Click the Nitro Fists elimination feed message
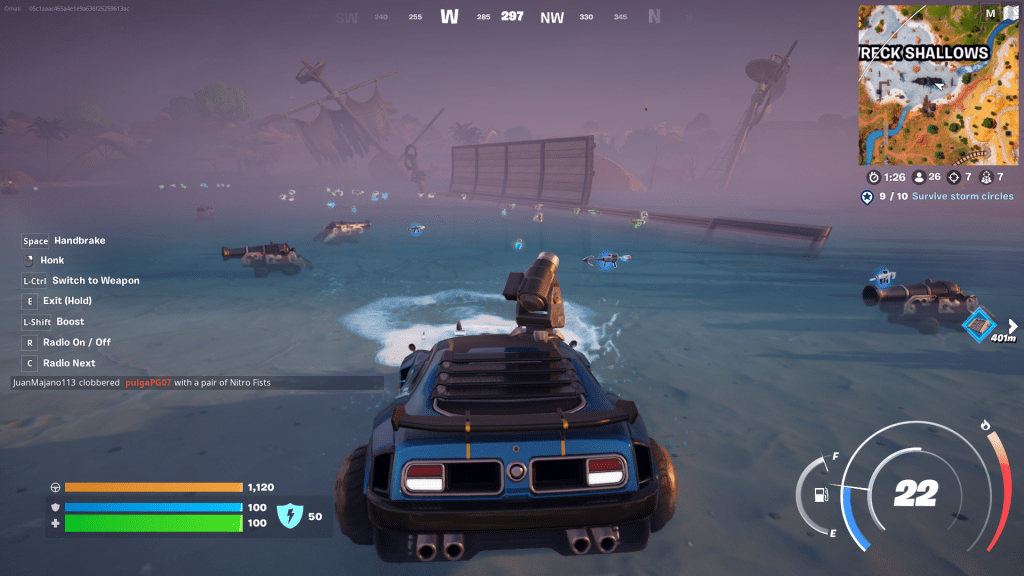Image resolution: width=1024 pixels, height=576 pixels. tap(142, 382)
